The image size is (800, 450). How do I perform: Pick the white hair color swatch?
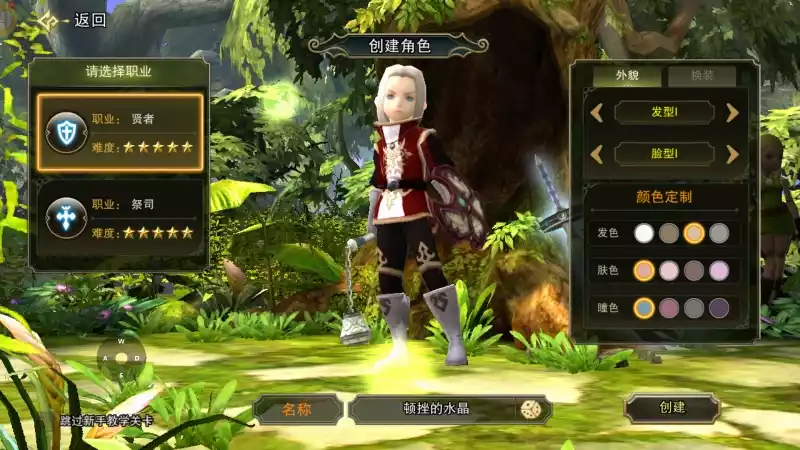click(645, 233)
